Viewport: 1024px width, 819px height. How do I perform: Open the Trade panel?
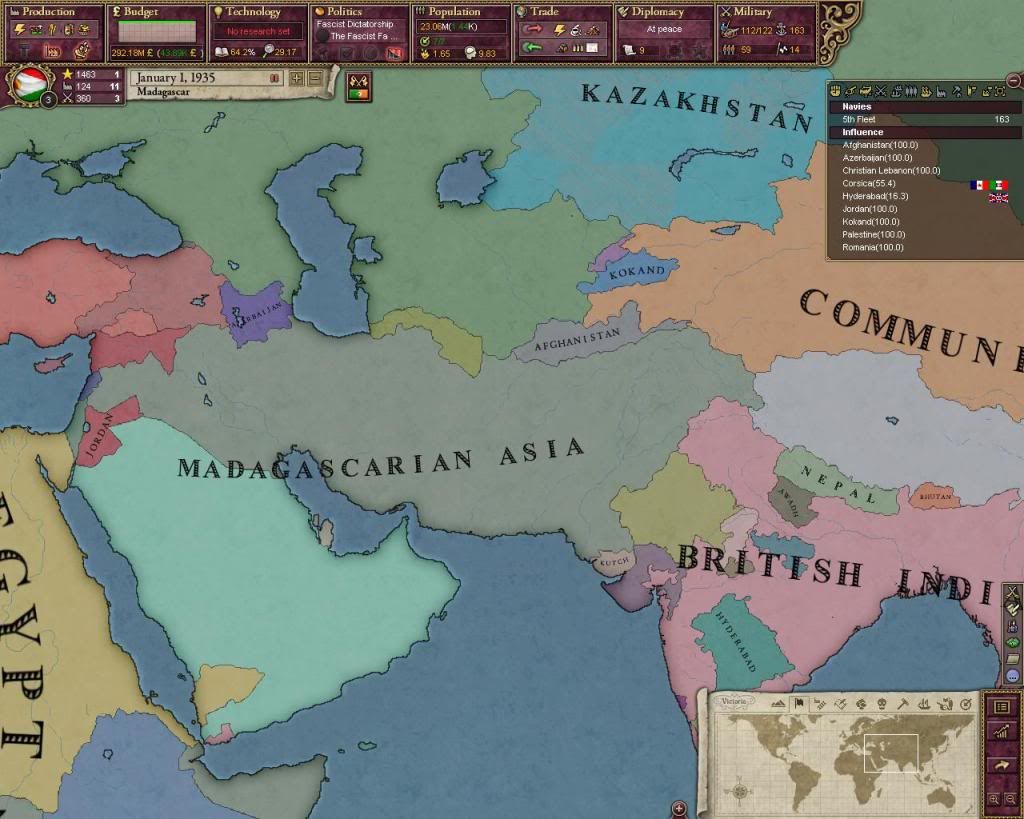pyautogui.click(x=563, y=12)
